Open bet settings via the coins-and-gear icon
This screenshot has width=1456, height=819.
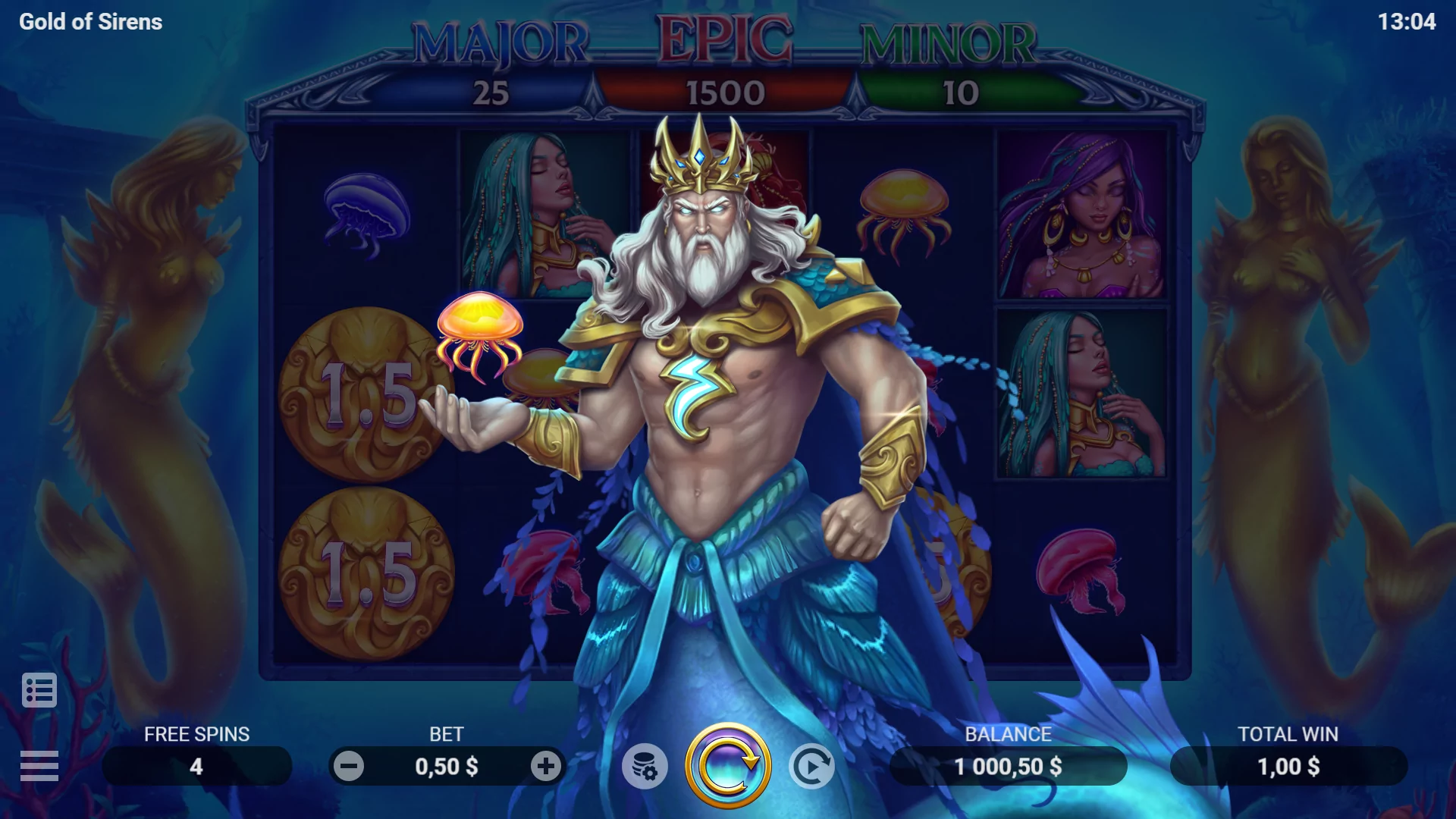(x=645, y=765)
